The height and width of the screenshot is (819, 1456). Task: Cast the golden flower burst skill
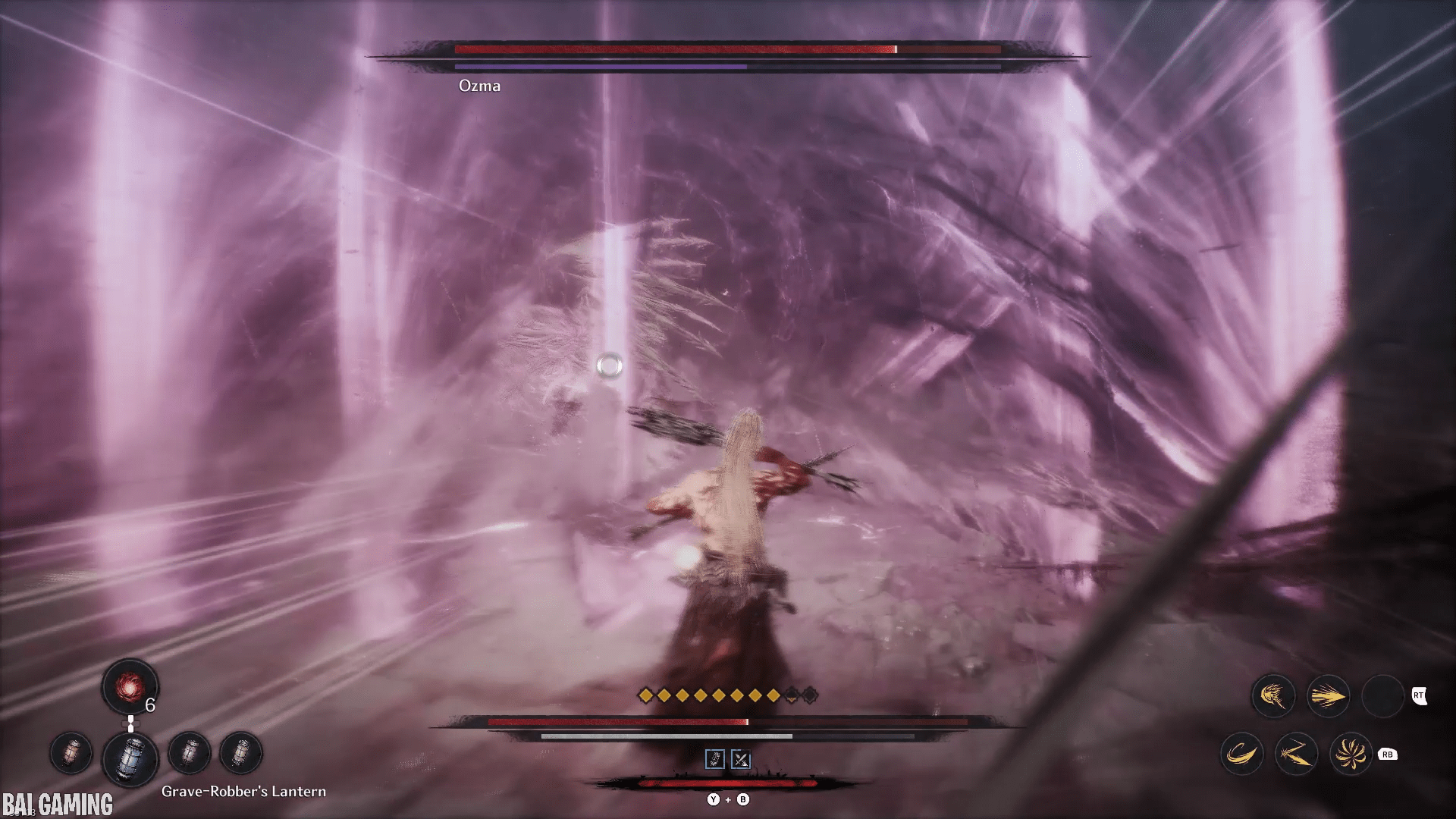(1351, 755)
